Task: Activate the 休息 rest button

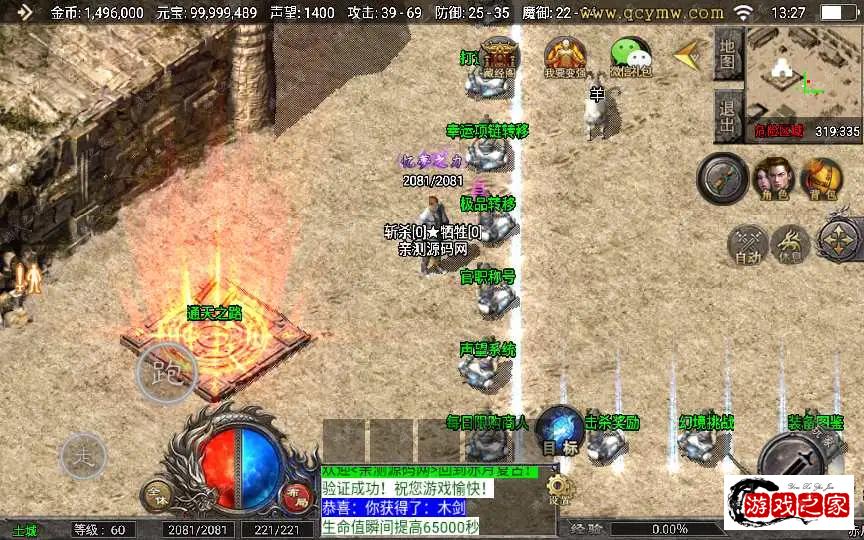Action: (x=791, y=243)
